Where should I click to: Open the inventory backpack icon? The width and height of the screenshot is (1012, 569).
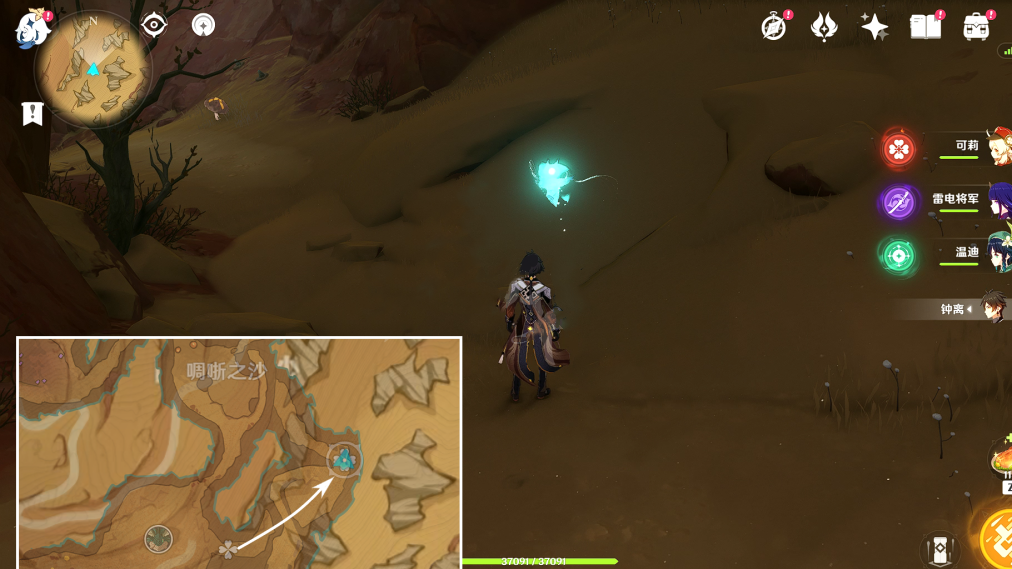[976, 27]
